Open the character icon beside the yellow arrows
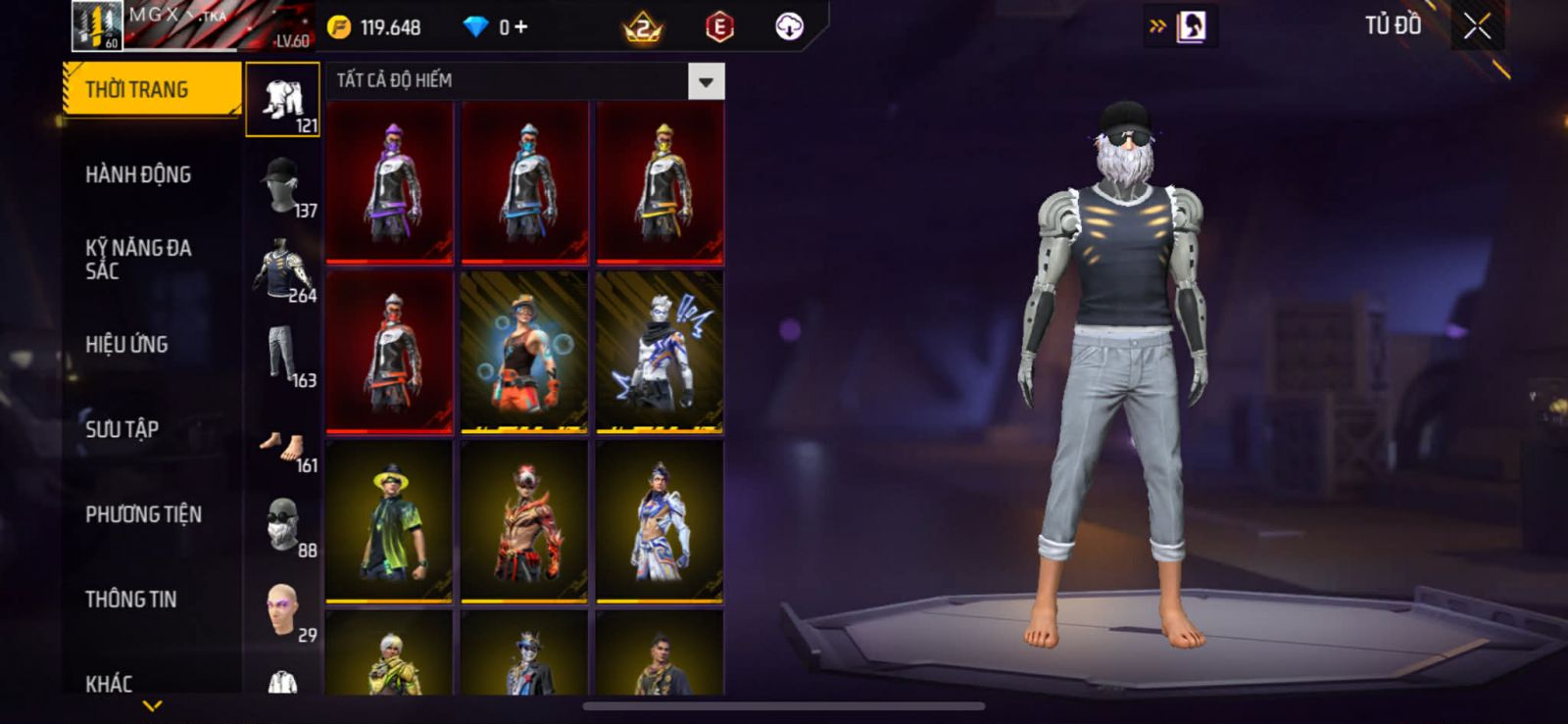This screenshot has width=1568, height=724. click(1191, 27)
